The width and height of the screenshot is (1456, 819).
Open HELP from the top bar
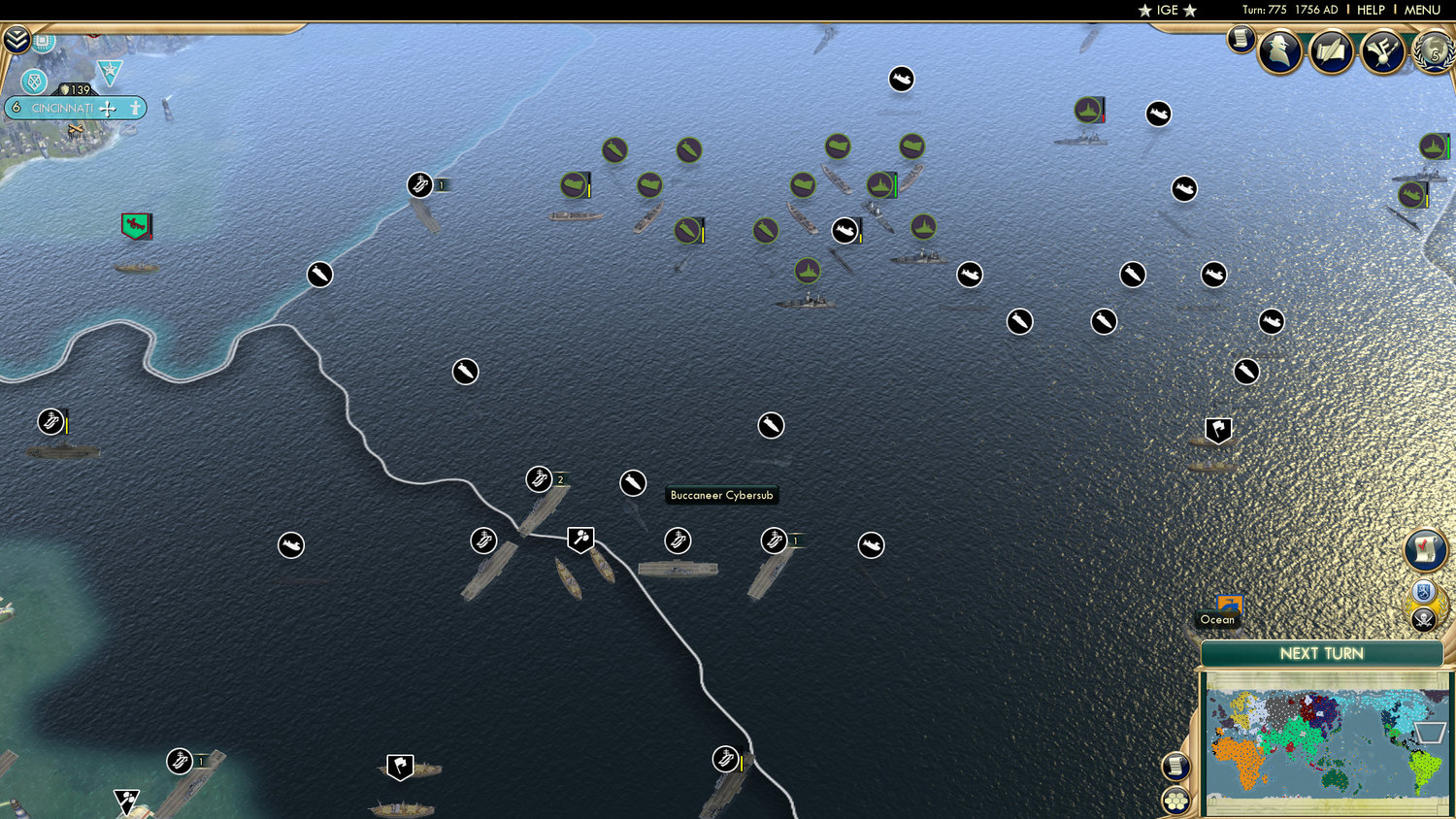(x=1370, y=10)
